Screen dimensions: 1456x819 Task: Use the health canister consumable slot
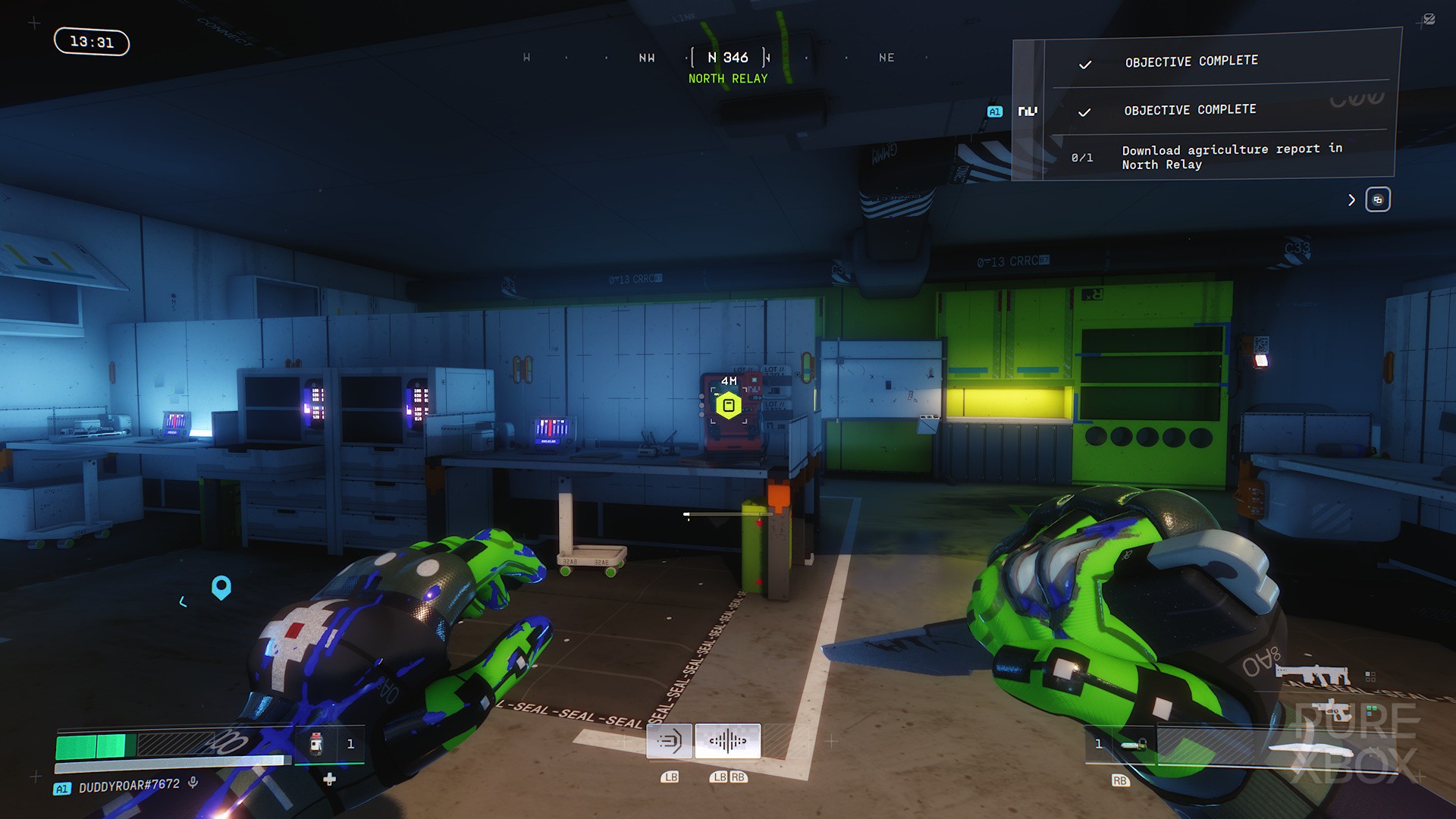pos(317,744)
